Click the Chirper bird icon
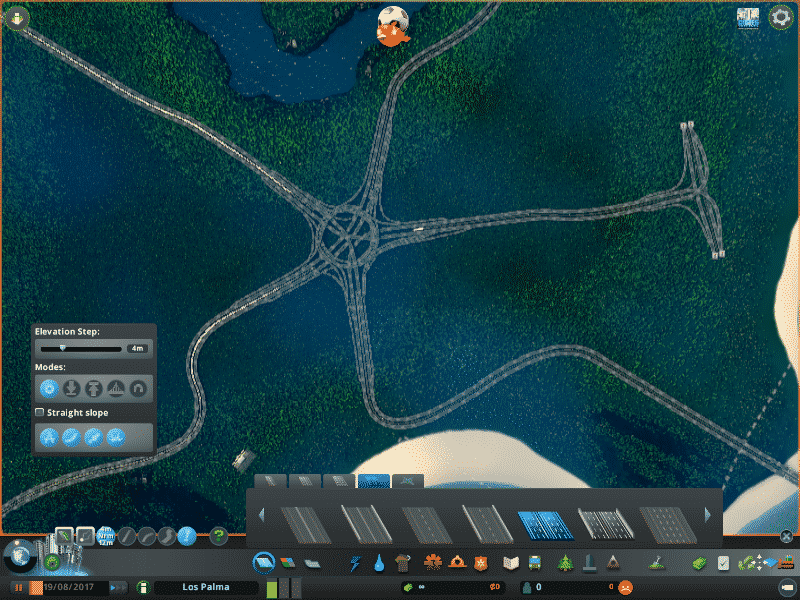 pos(393,25)
